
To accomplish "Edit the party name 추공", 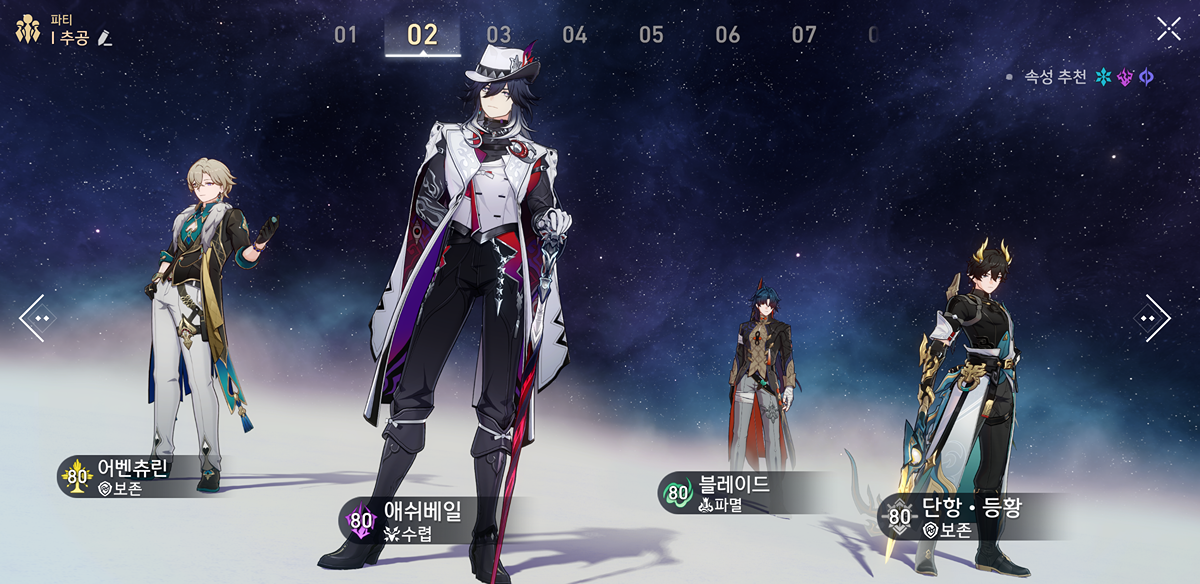I will click(106, 37).
